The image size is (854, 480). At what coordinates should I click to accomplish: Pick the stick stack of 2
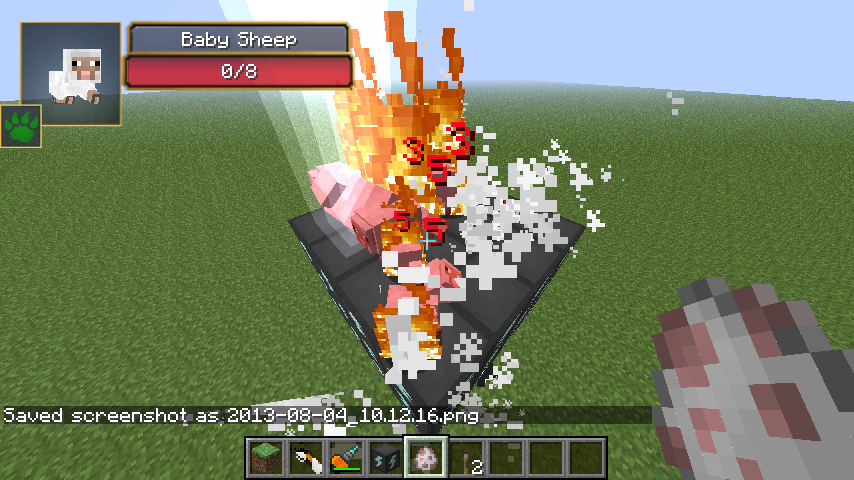[465, 457]
